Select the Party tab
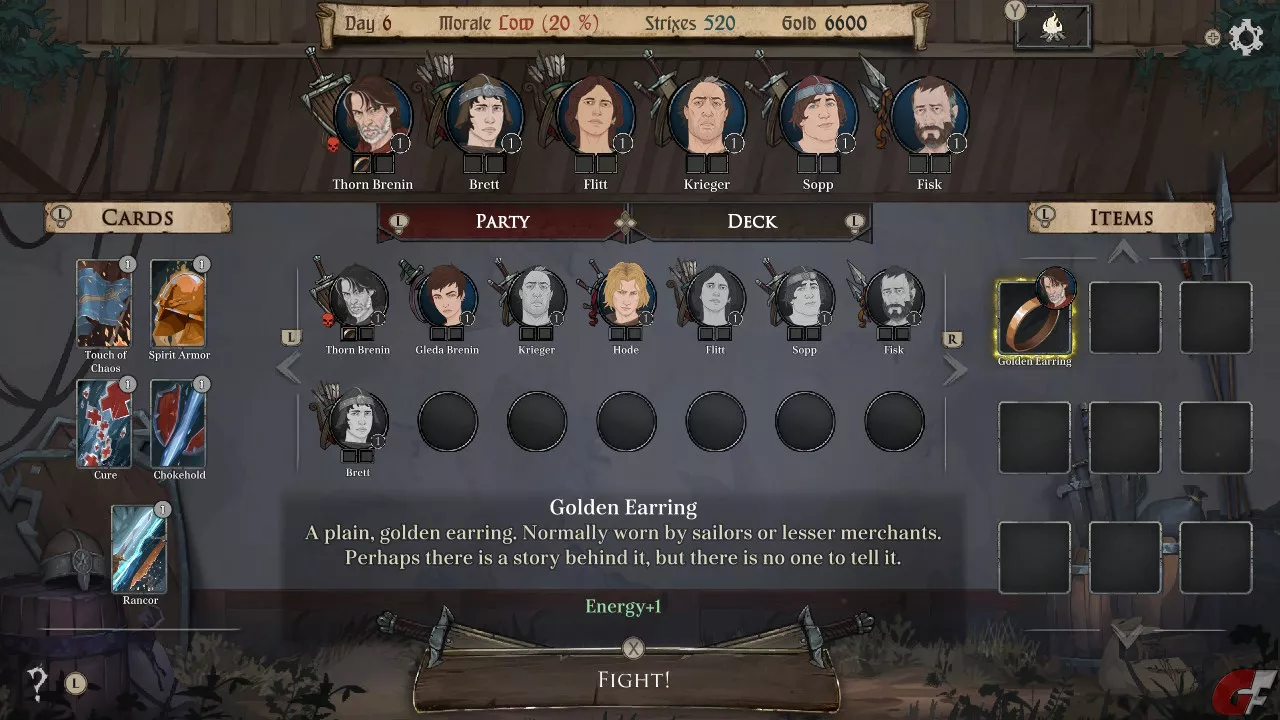The width and height of the screenshot is (1280, 720). (x=502, y=221)
